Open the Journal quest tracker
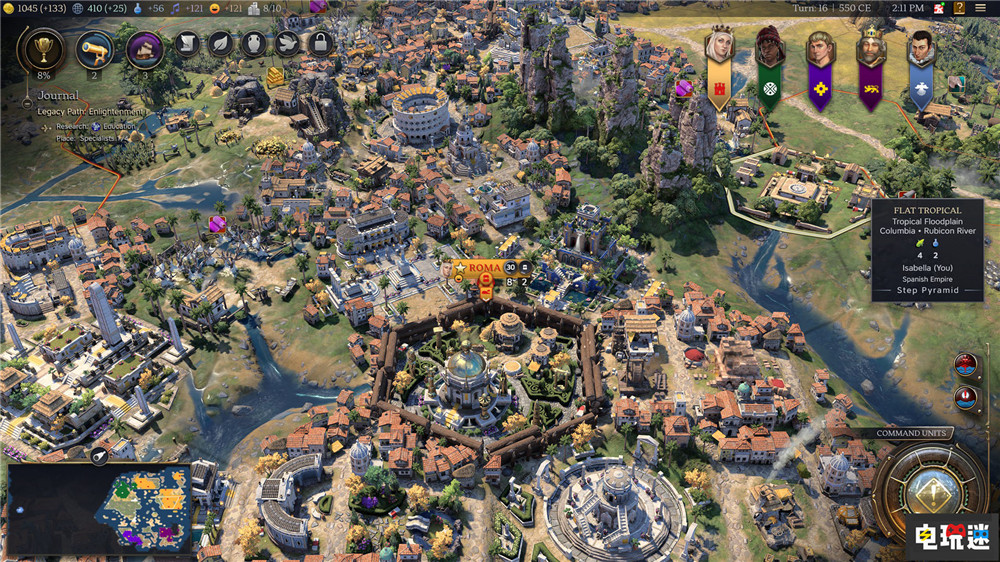 coord(58,96)
